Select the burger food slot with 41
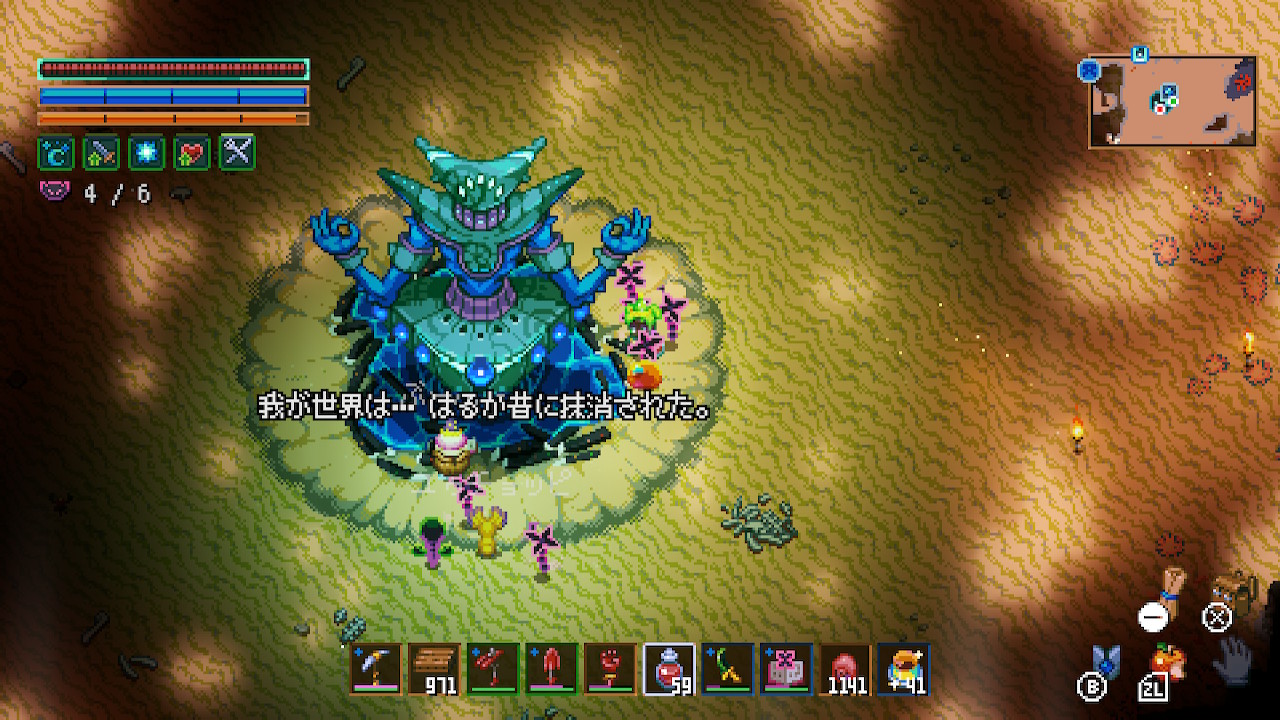This screenshot has width=1280, height=720. click(904, 668)
